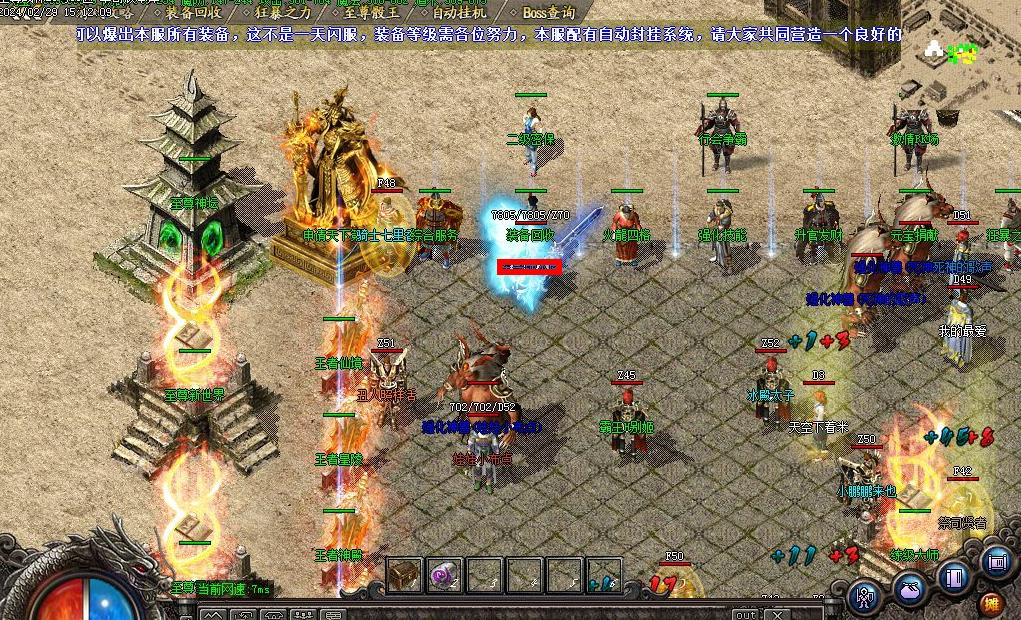Open the Boss查询 lookup
This screenshot has height=620, width=1021.
click(x=547, y=13)
